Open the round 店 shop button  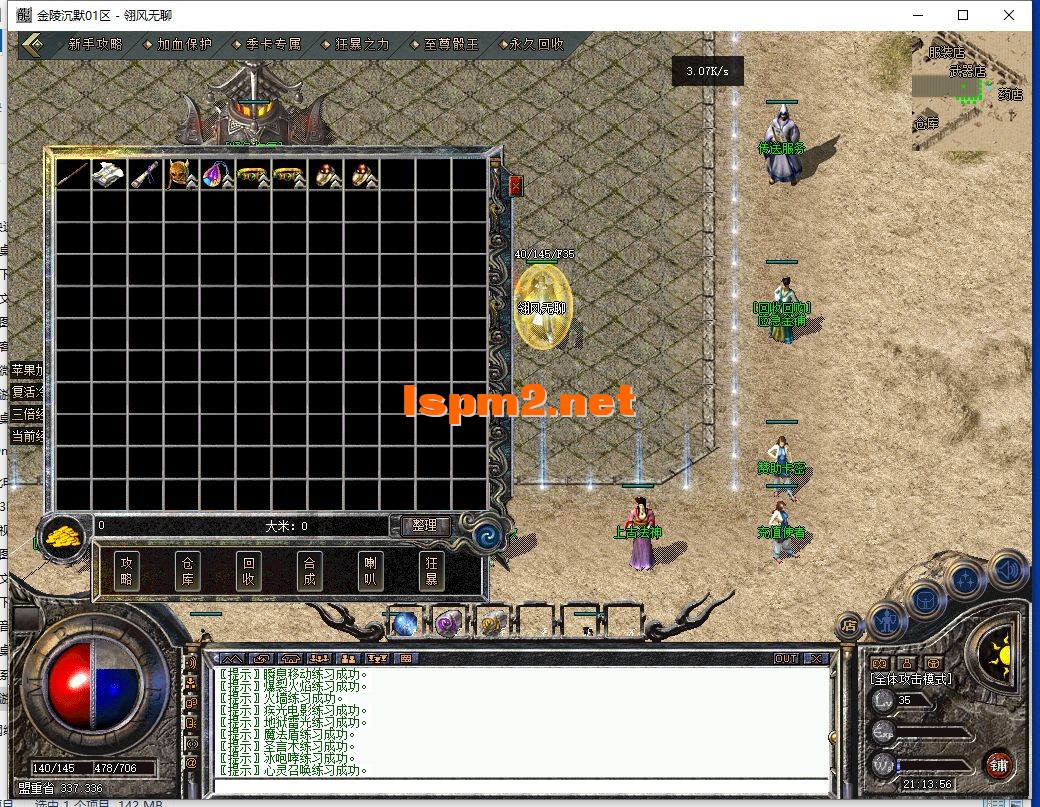(848, 627)
